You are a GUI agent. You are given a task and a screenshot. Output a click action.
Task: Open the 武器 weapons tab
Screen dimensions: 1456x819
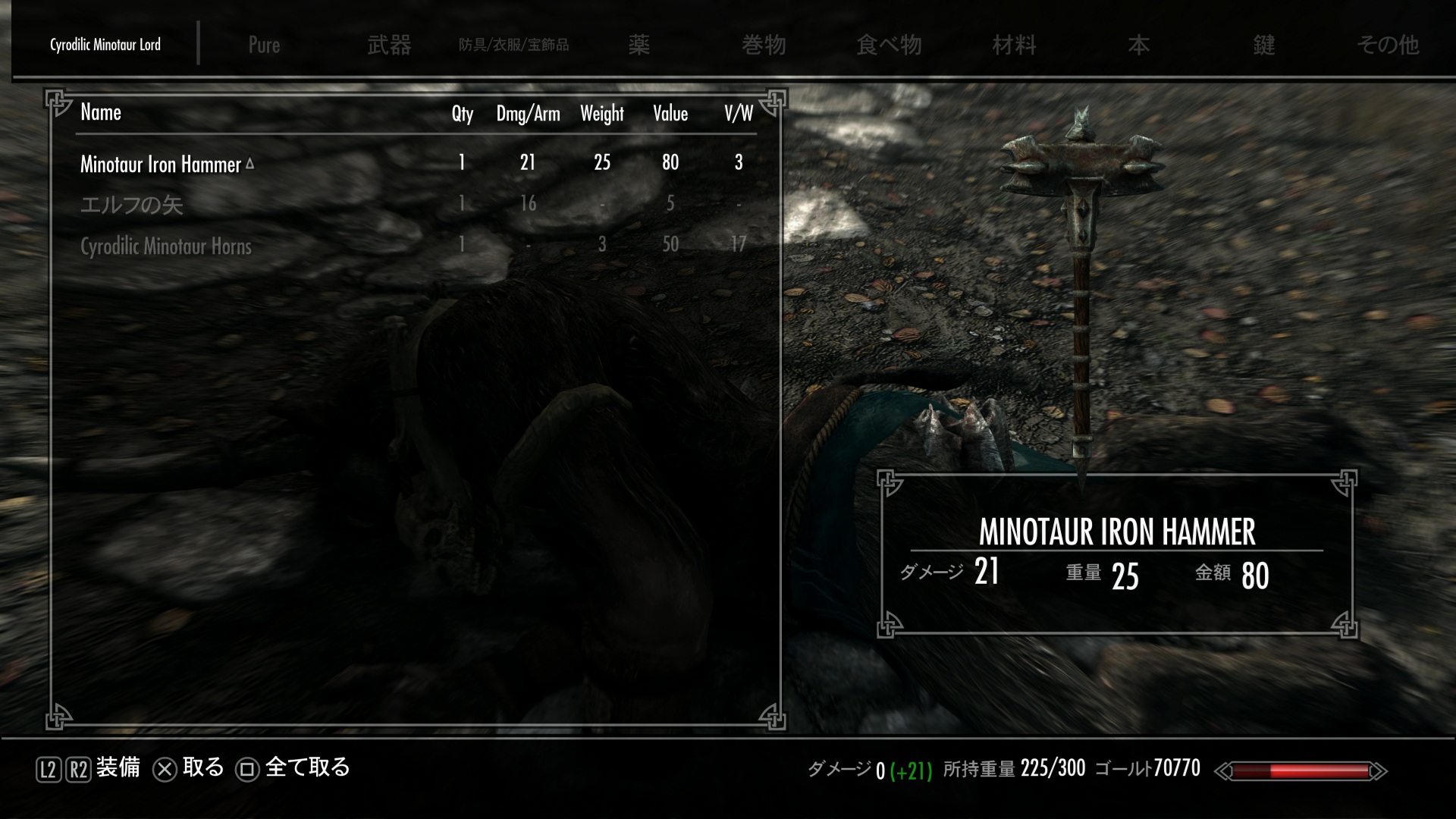coord(389,45)
